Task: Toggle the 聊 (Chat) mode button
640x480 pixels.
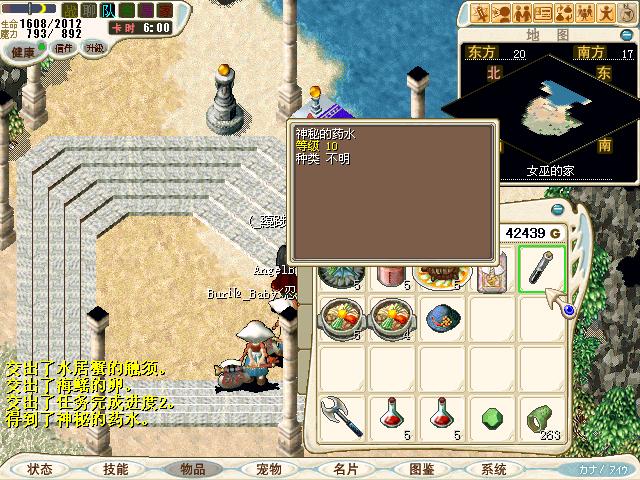Action: click(89, 10)
